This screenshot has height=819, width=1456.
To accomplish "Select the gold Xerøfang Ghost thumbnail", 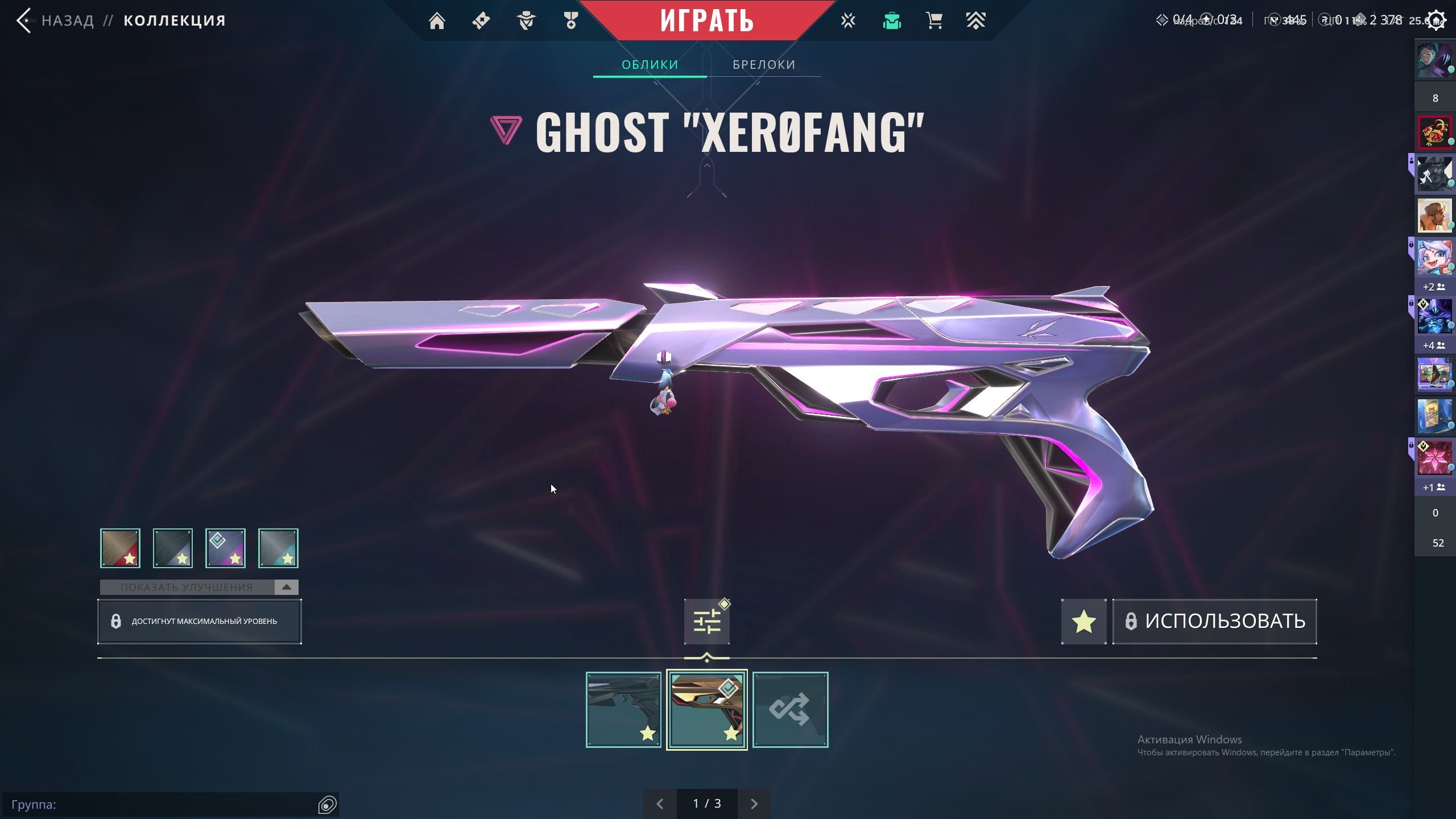I will point(706,709).
